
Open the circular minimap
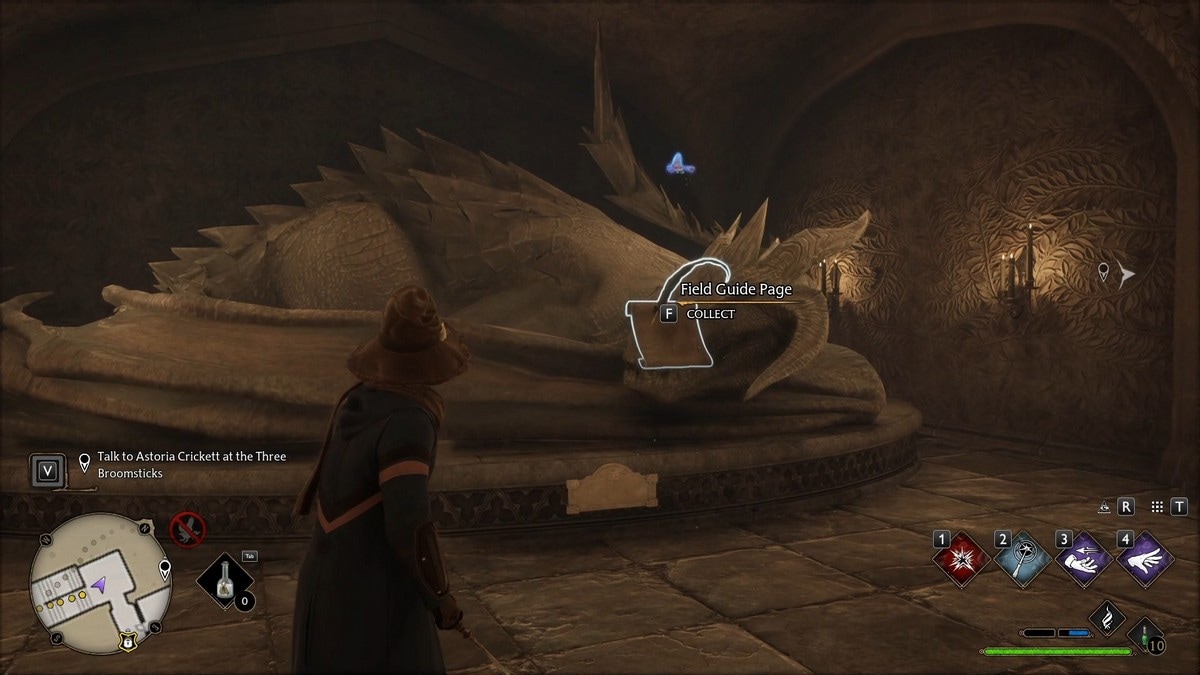point(97,577)
